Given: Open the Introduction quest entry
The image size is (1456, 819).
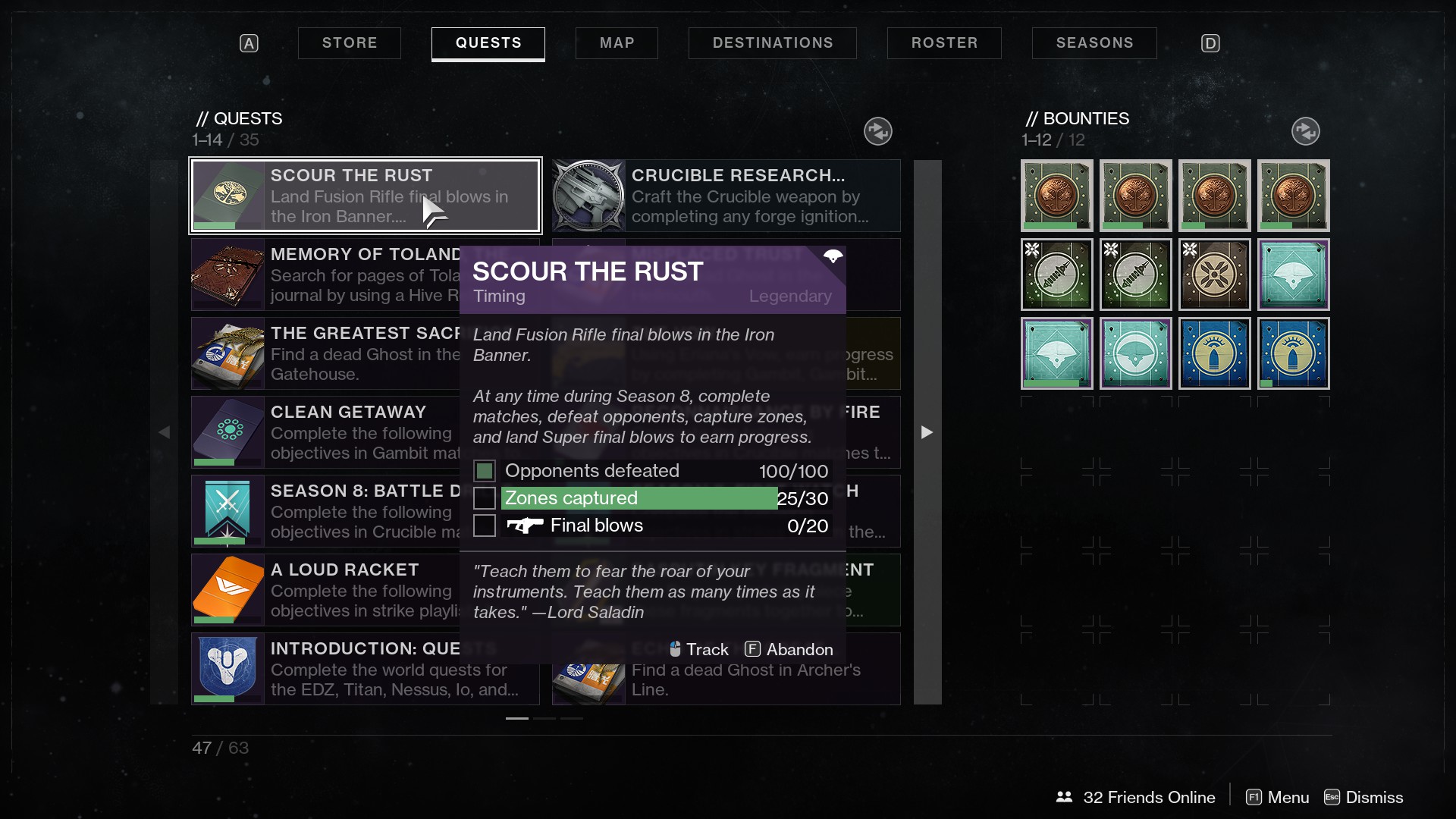Looking at the screenshot, I should point(325,669).
